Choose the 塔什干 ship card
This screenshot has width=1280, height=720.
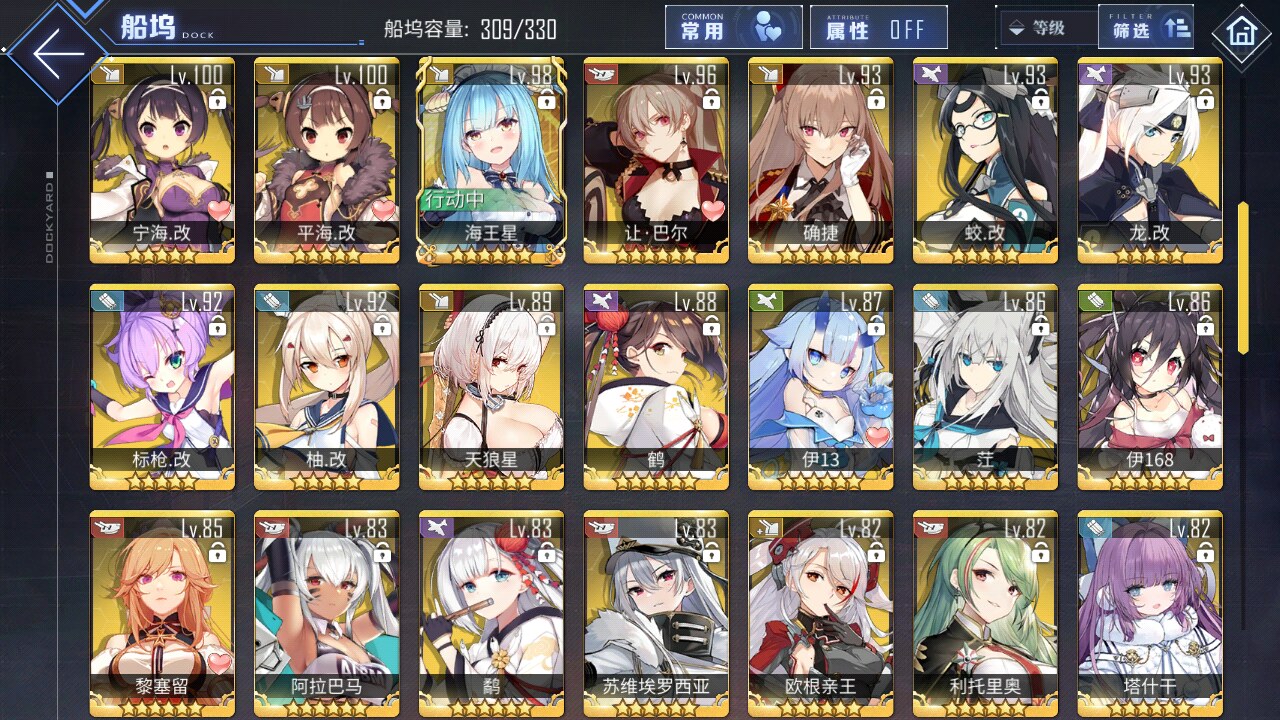tap(1149, 610)
